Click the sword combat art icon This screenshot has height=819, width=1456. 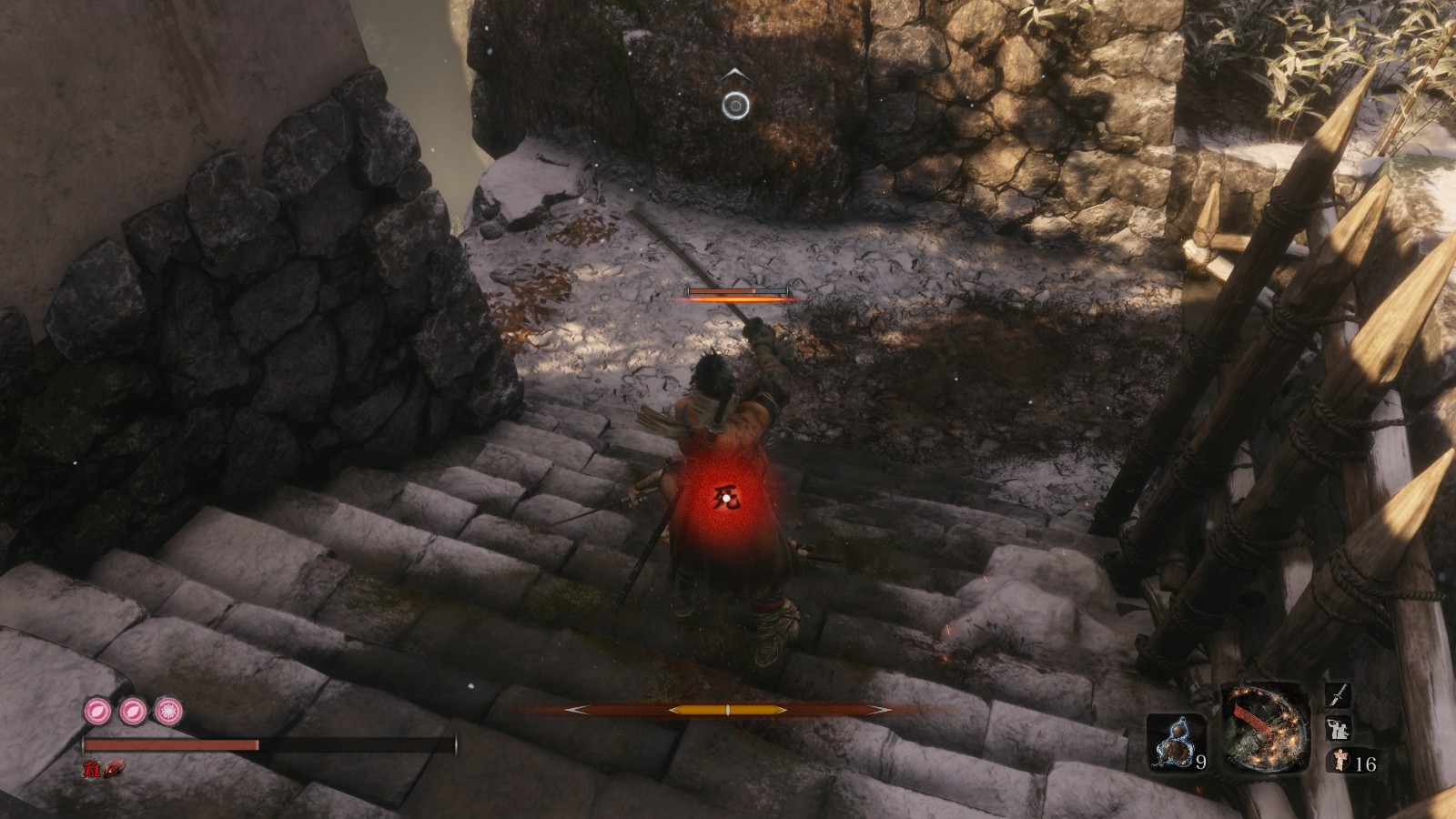pyautogui.click(x=1336, y=697)
